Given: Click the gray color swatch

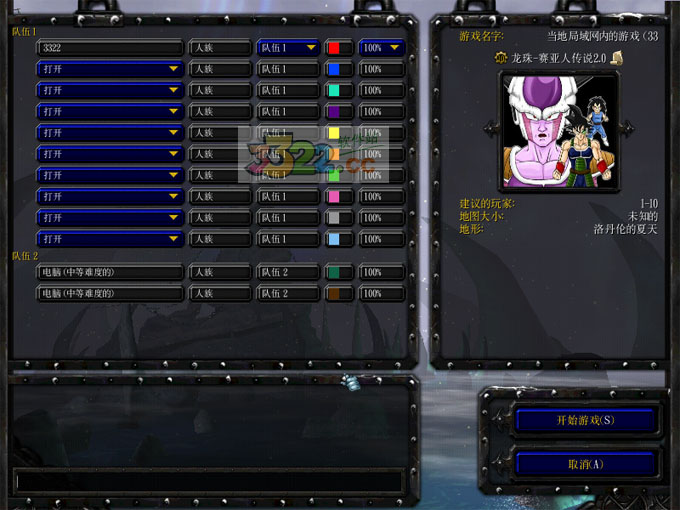Looking at the screenshot, I should [339, 218].
